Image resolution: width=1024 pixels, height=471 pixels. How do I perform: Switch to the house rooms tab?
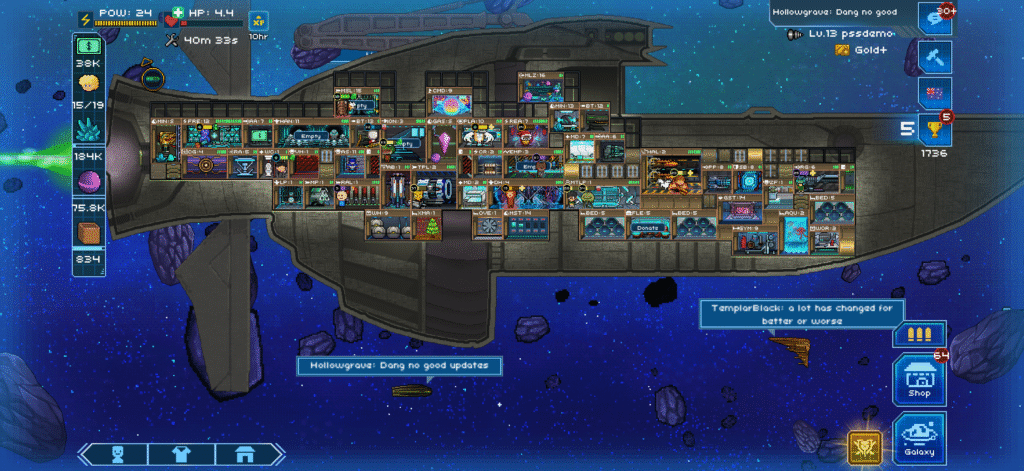[x=243, y=454]
